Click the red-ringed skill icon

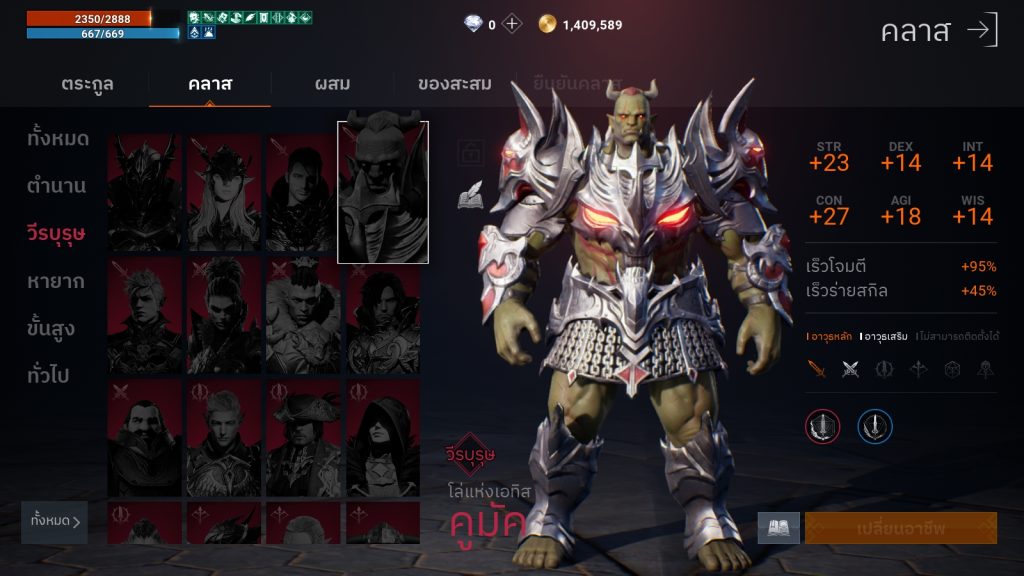(823, 427)
